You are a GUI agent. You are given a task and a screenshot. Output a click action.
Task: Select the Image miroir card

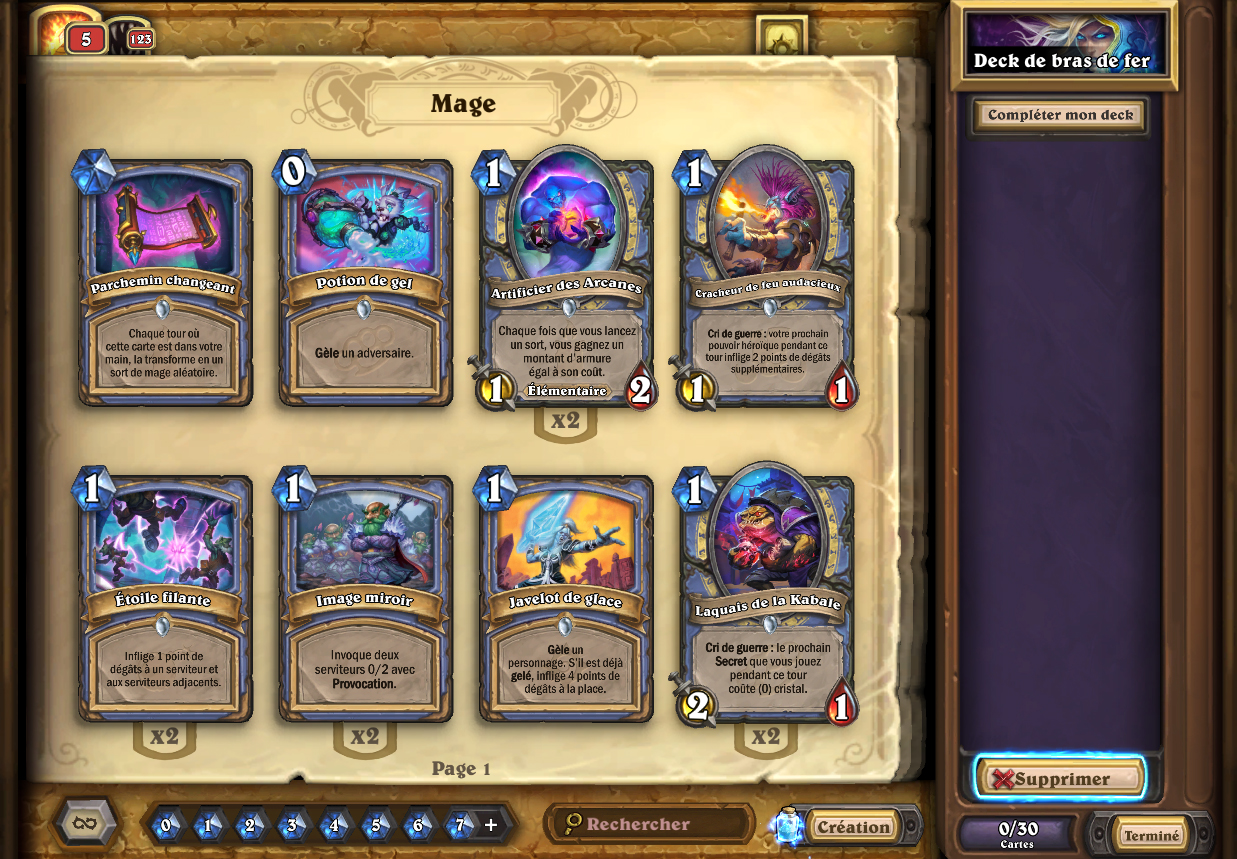pyautogui.click(x=365, y=598)
